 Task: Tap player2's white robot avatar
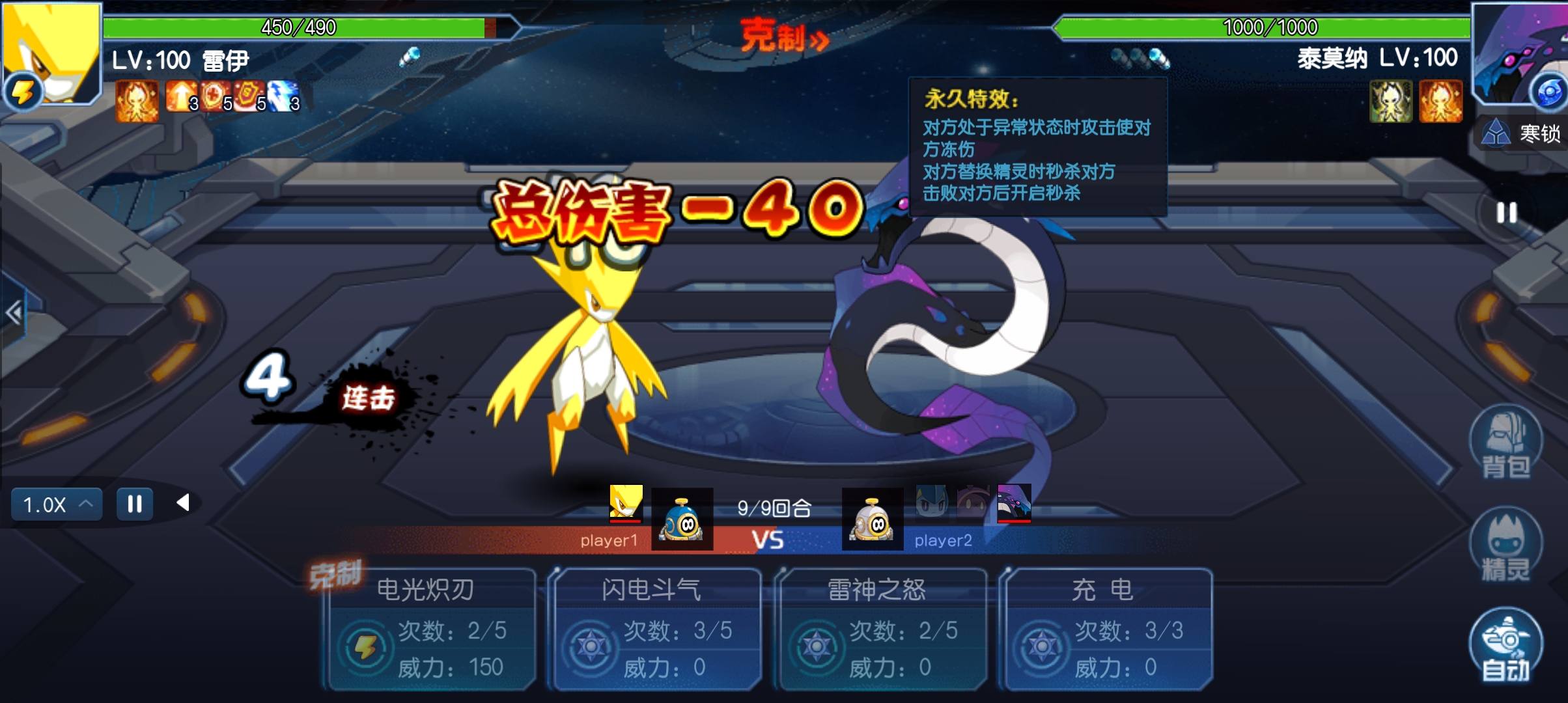click(873, 519)
